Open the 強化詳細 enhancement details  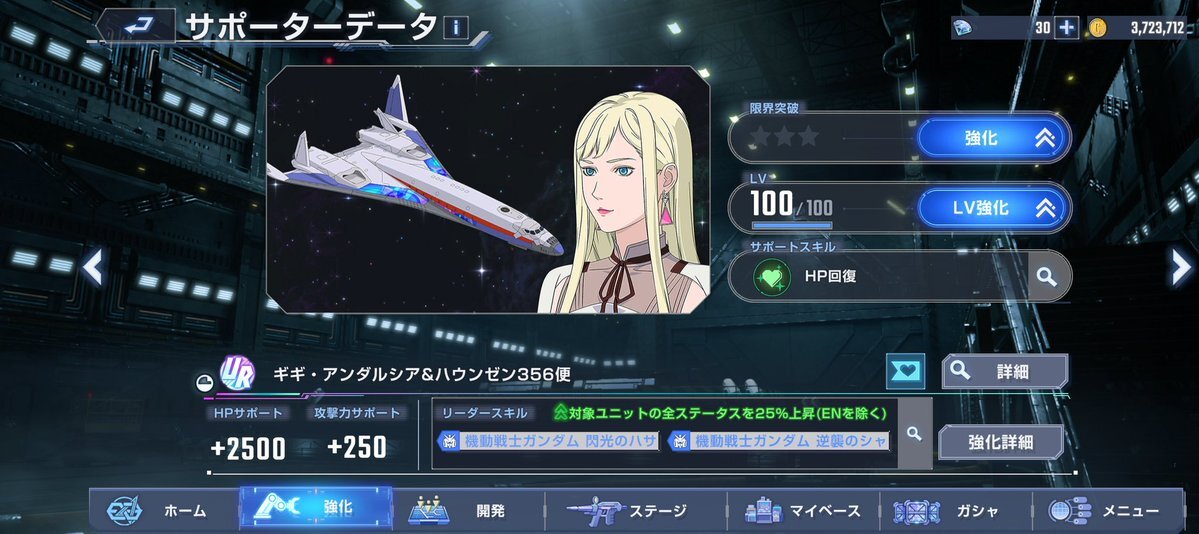pos(999,441)
